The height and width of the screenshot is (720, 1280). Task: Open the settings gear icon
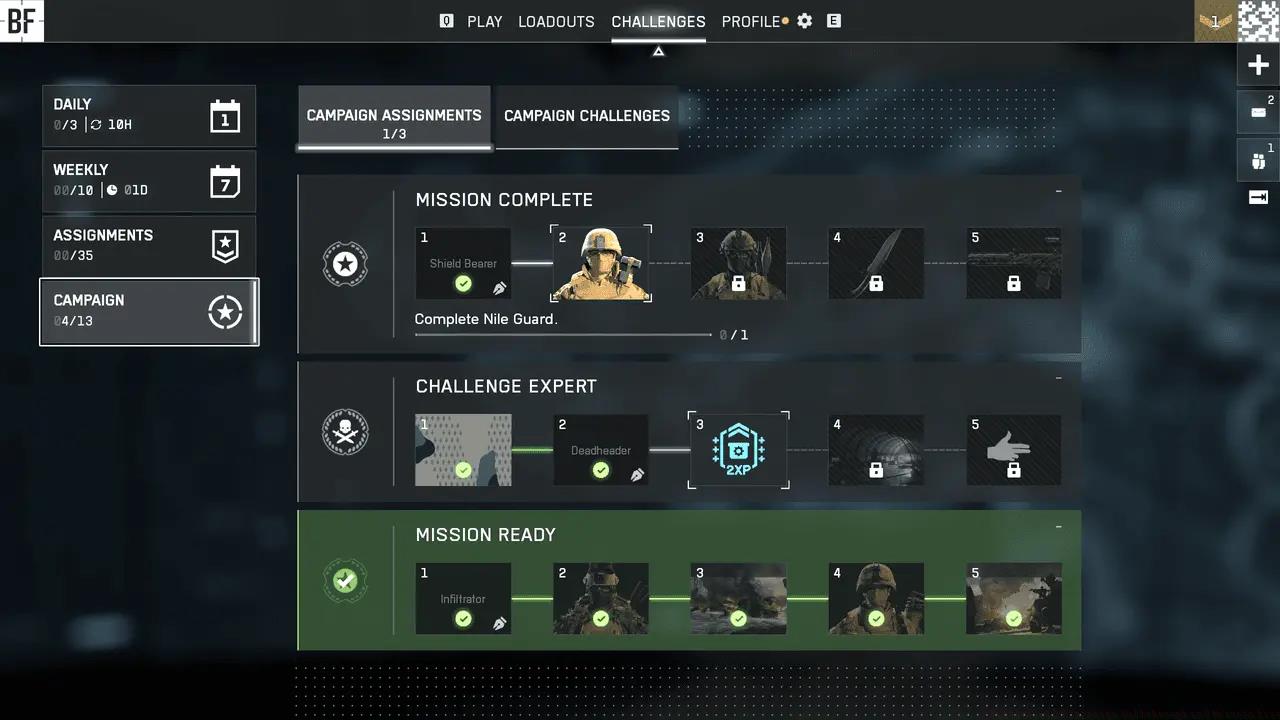(x=805, y=21)
